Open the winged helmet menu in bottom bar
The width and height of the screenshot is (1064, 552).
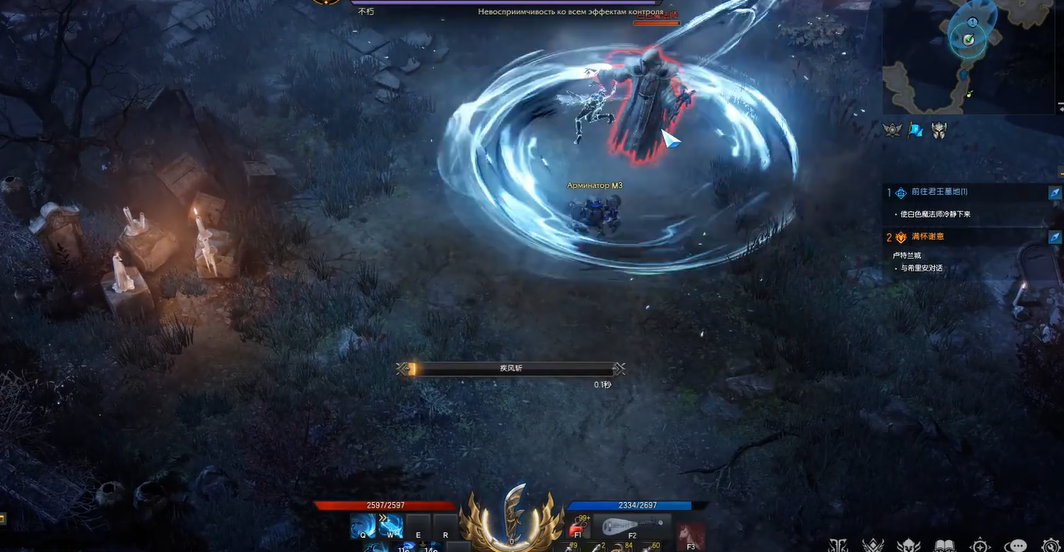click(908, 546)
